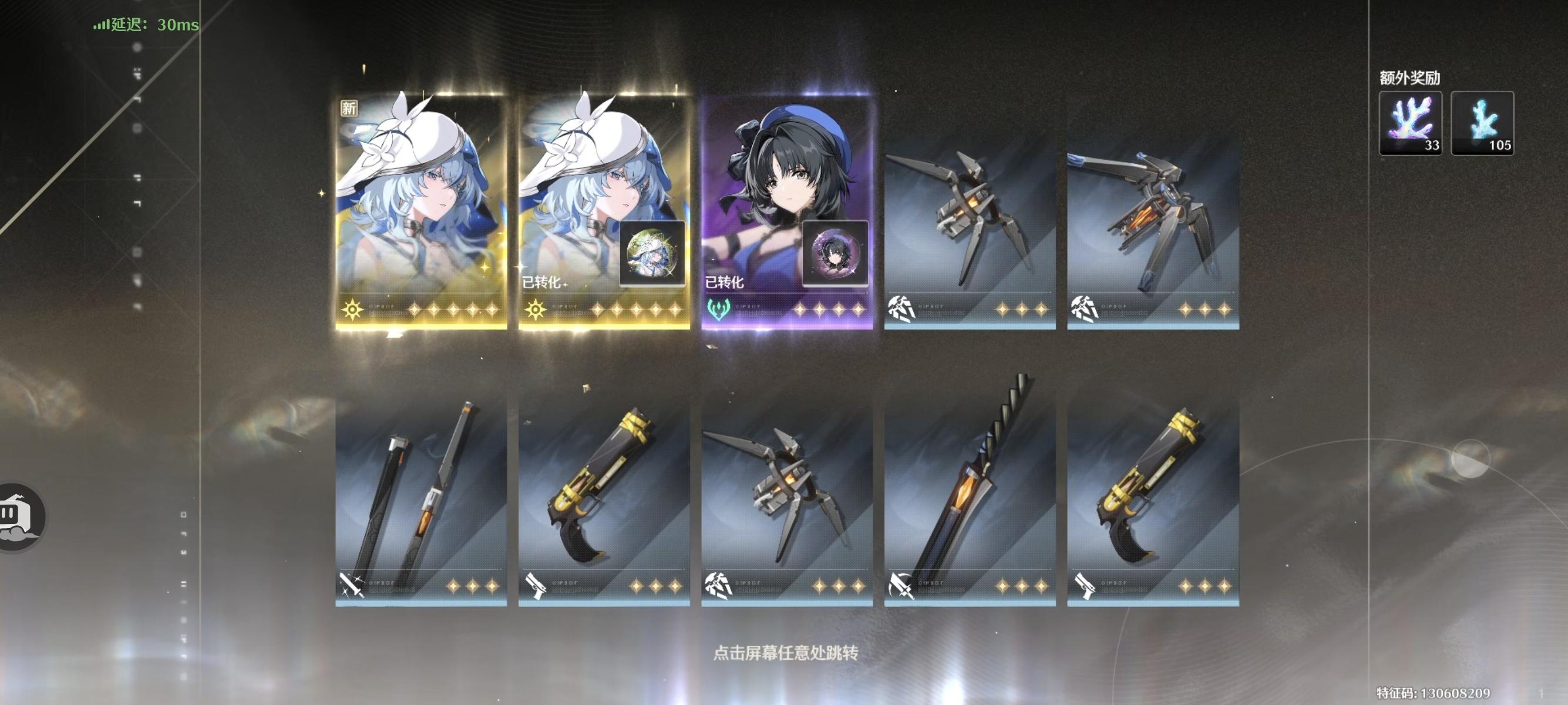
Task: Click the network signal bars icon beside 延迟
Action: [x=100, y=26]
